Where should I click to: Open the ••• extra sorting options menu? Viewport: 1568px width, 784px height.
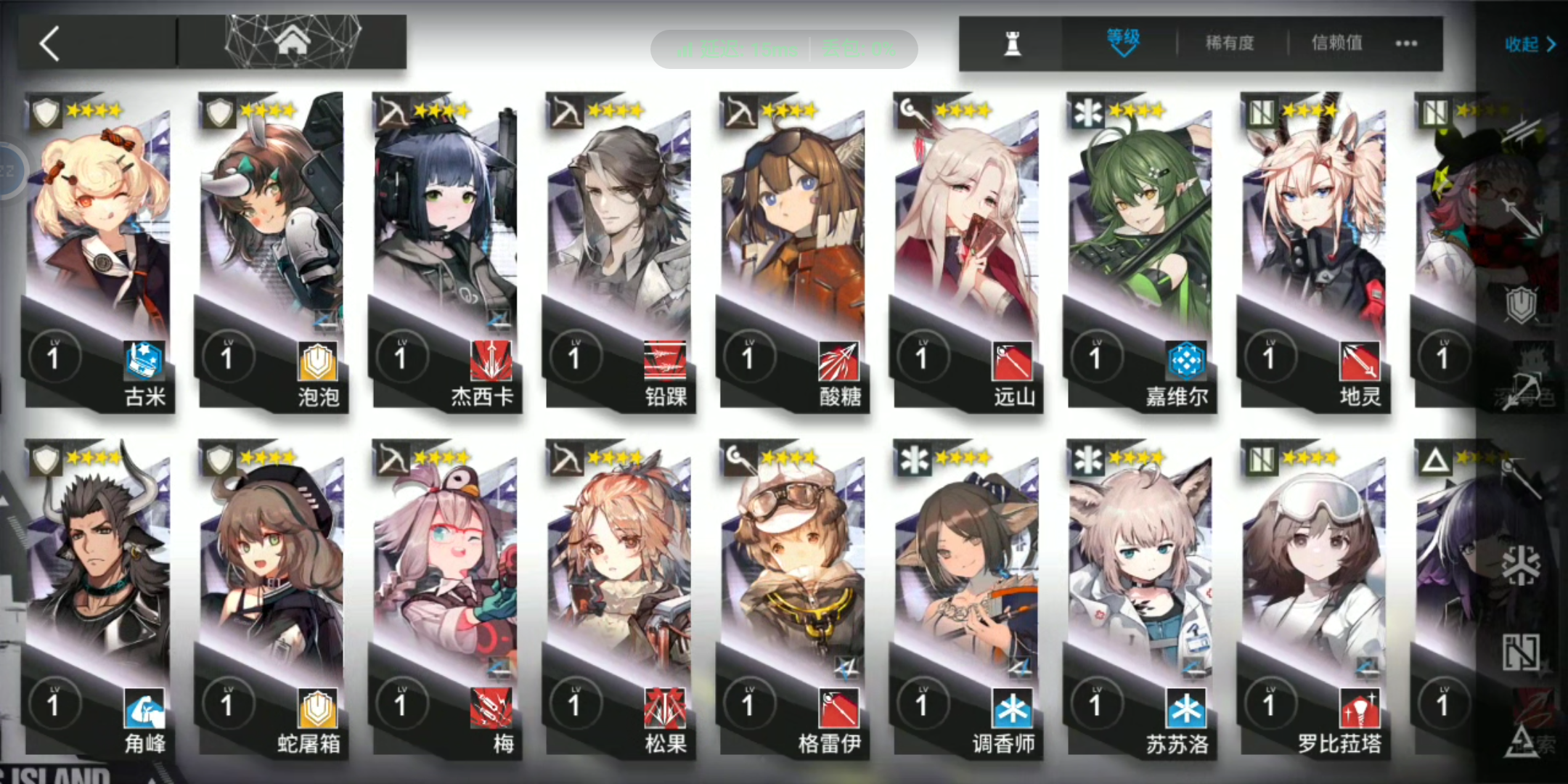point(1406,44)
